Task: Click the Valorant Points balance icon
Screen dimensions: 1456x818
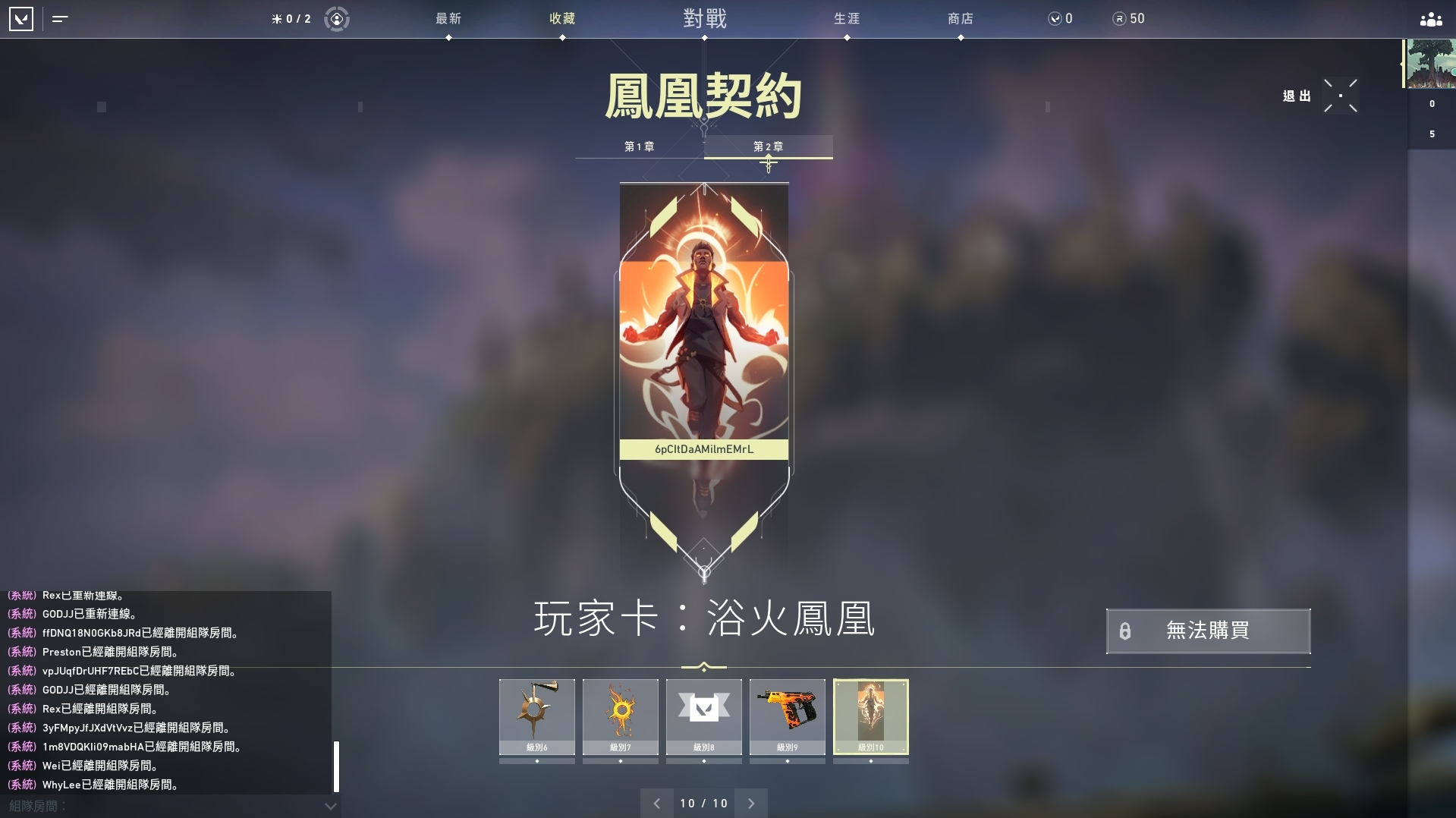Action: coord(1055,19)
